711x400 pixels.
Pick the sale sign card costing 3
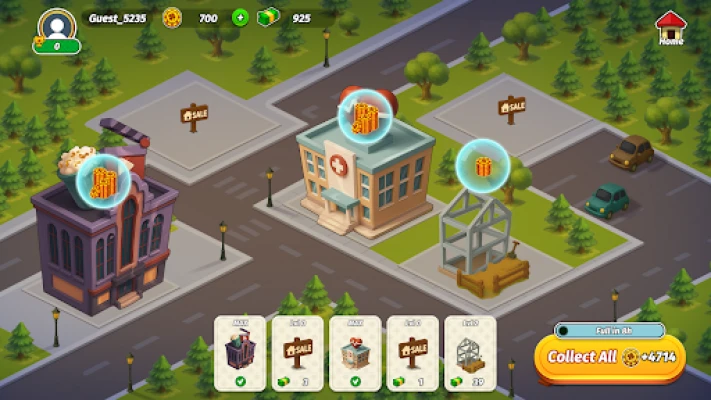pos(298,353)
